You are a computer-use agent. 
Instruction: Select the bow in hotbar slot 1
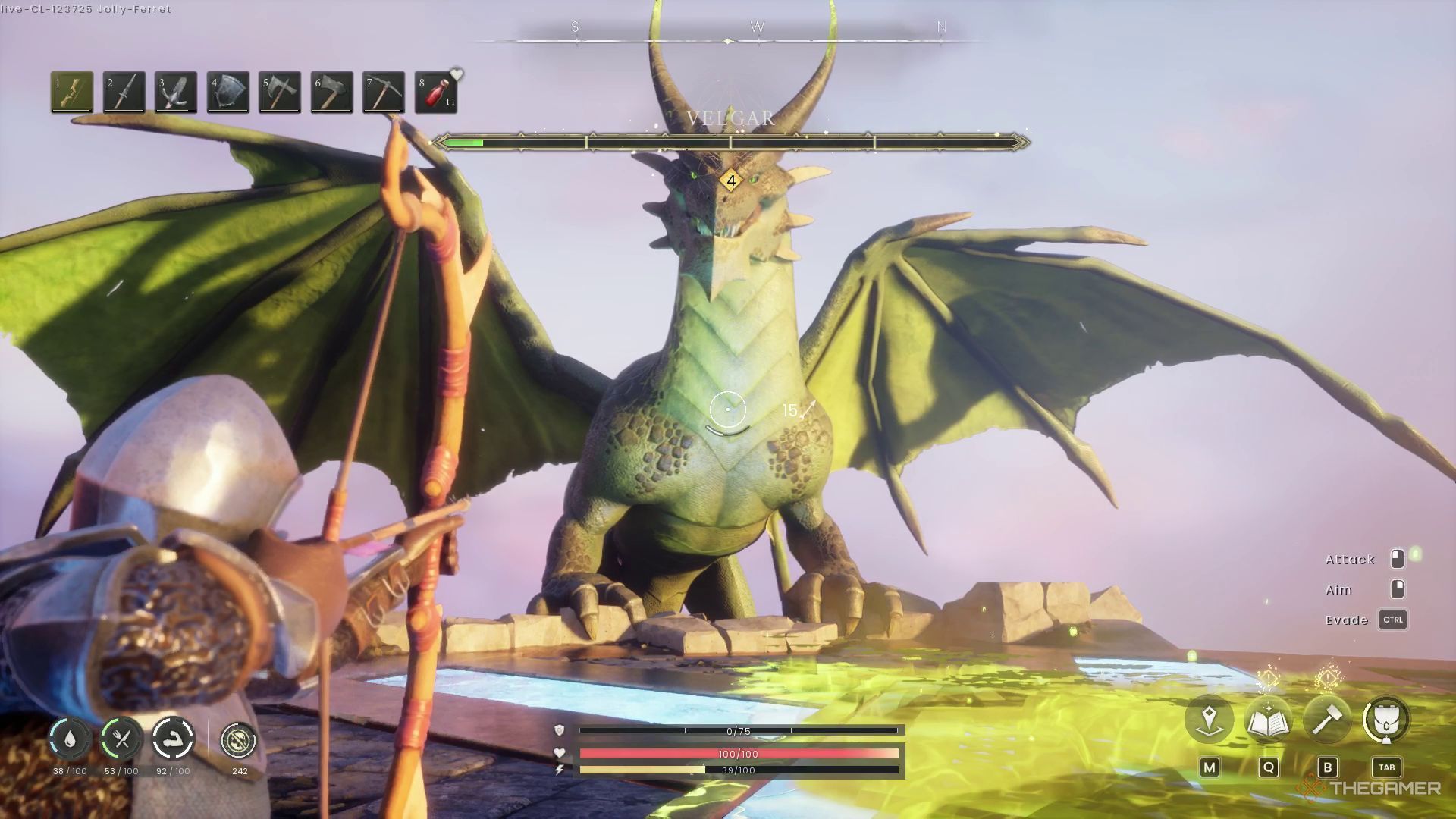[x=72, y=92]
